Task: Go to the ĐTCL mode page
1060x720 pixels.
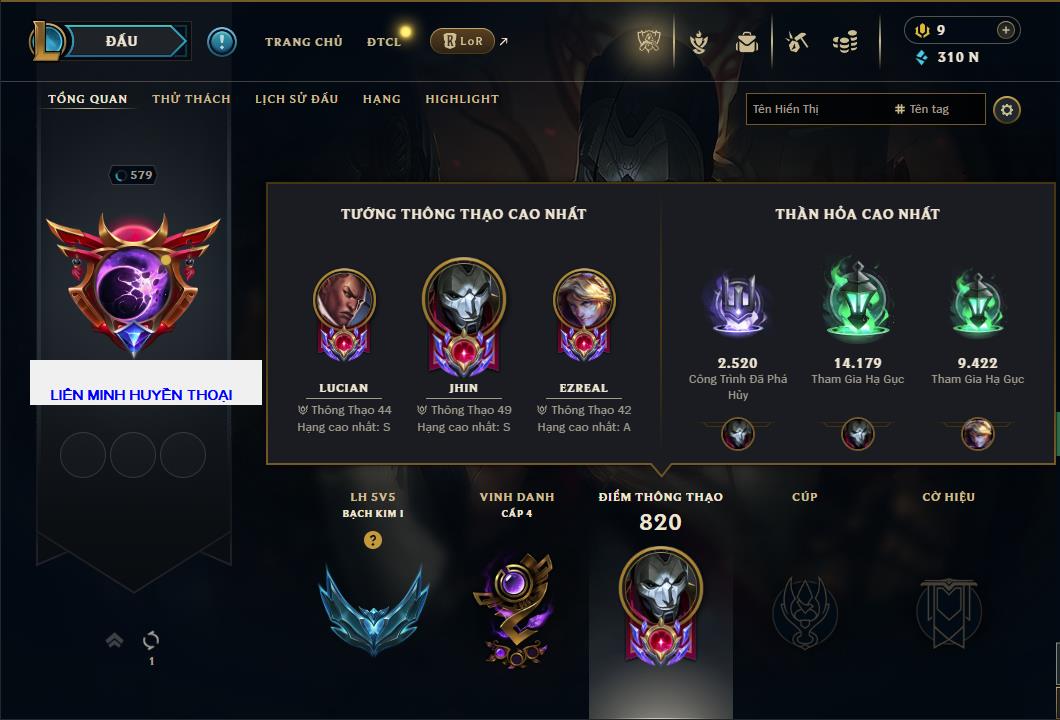Action: point(383,42)
